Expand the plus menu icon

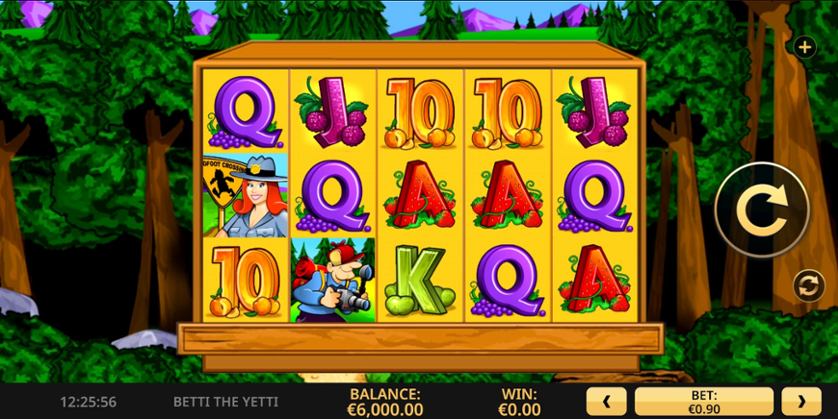(x=805, y=47)
